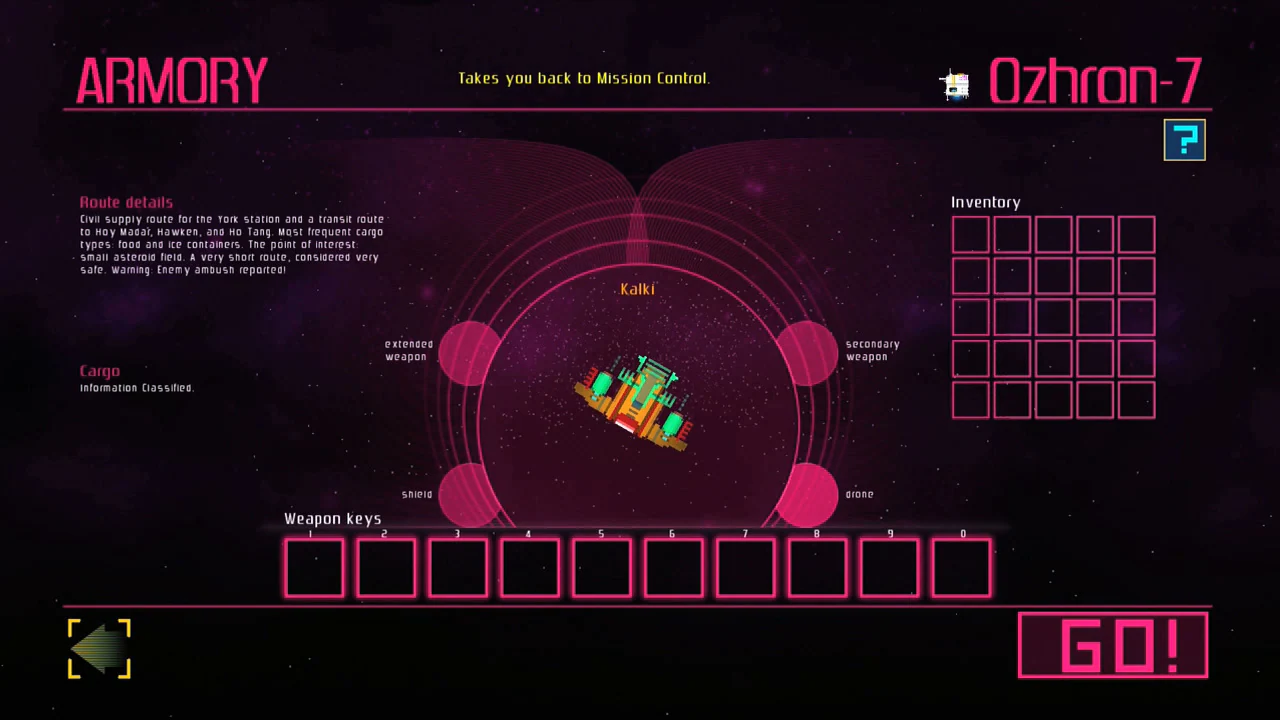Select the top-left inventory slot
The height and width of the screenshot is (720, 1280).
(x=970, y=233)
